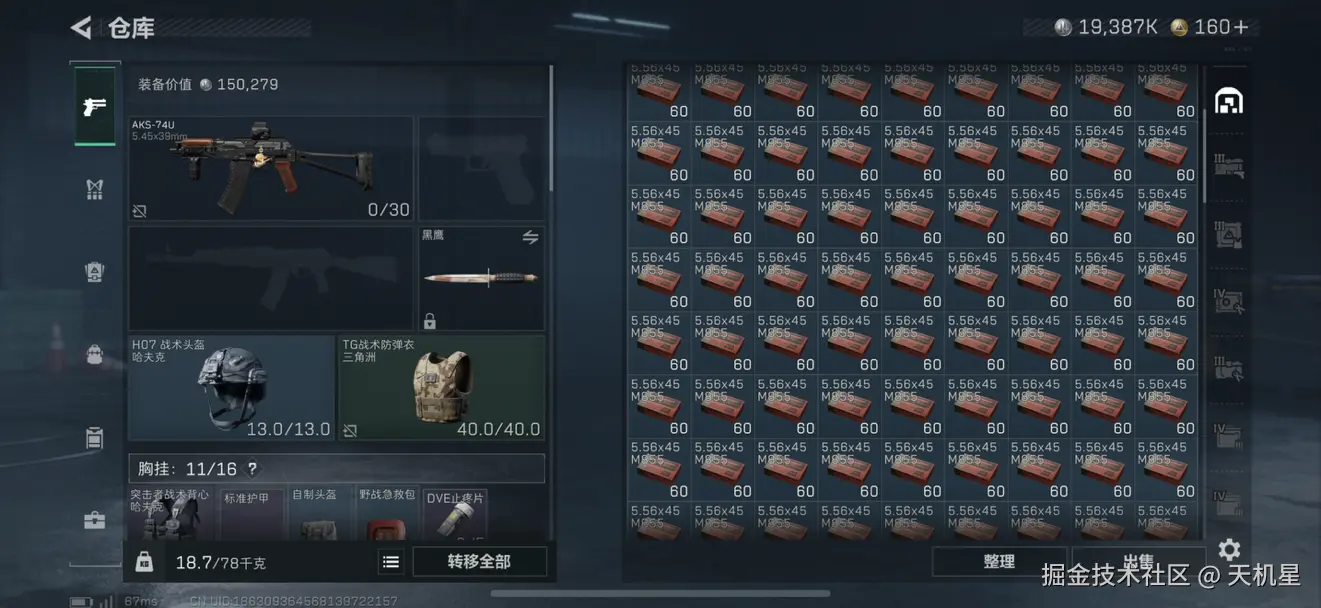Open the briefcase tab on sidebar
Viewport: 1321px width, 608px height.
tap(95, 520)
